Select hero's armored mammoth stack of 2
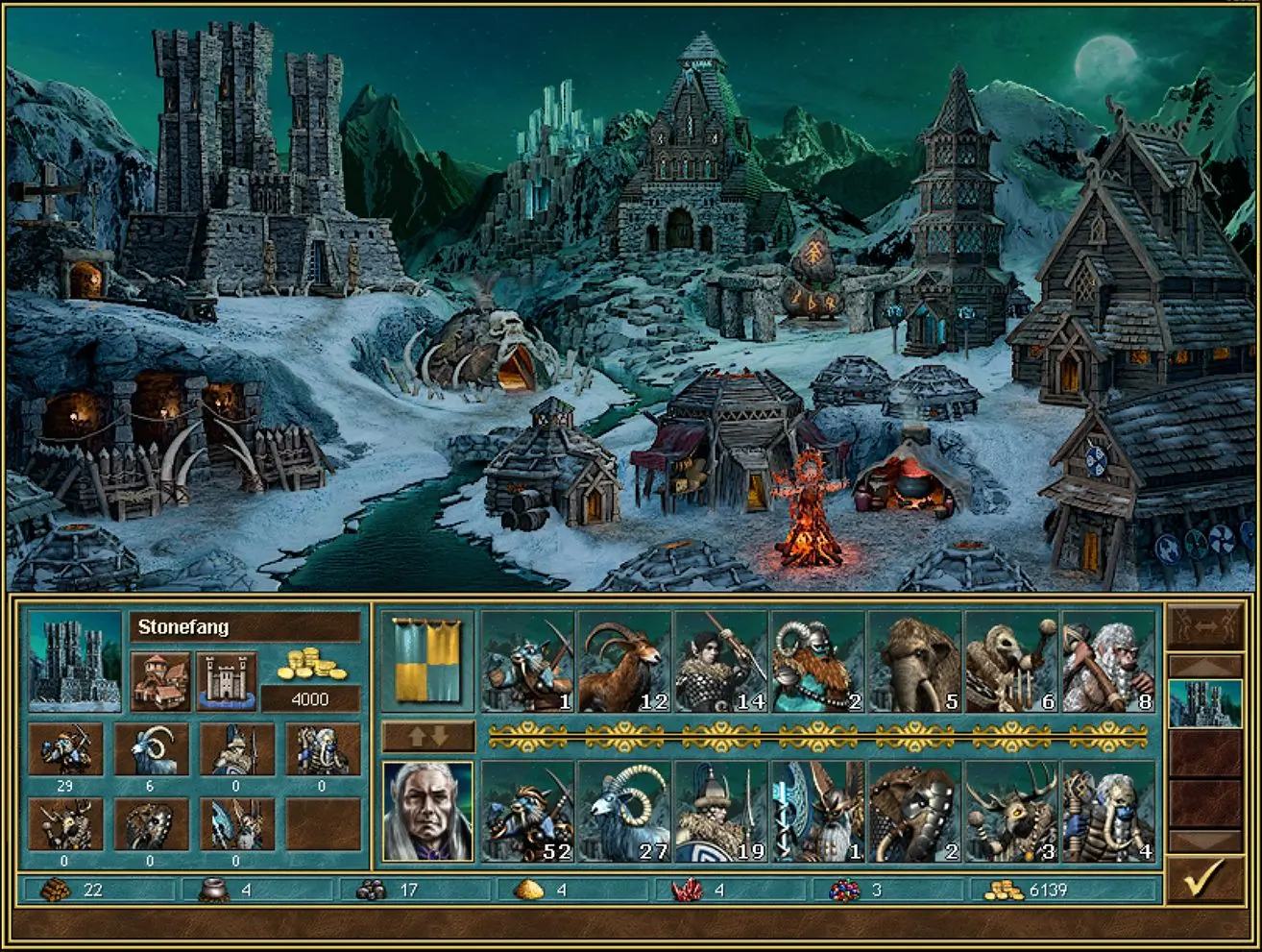 point(915,812)
